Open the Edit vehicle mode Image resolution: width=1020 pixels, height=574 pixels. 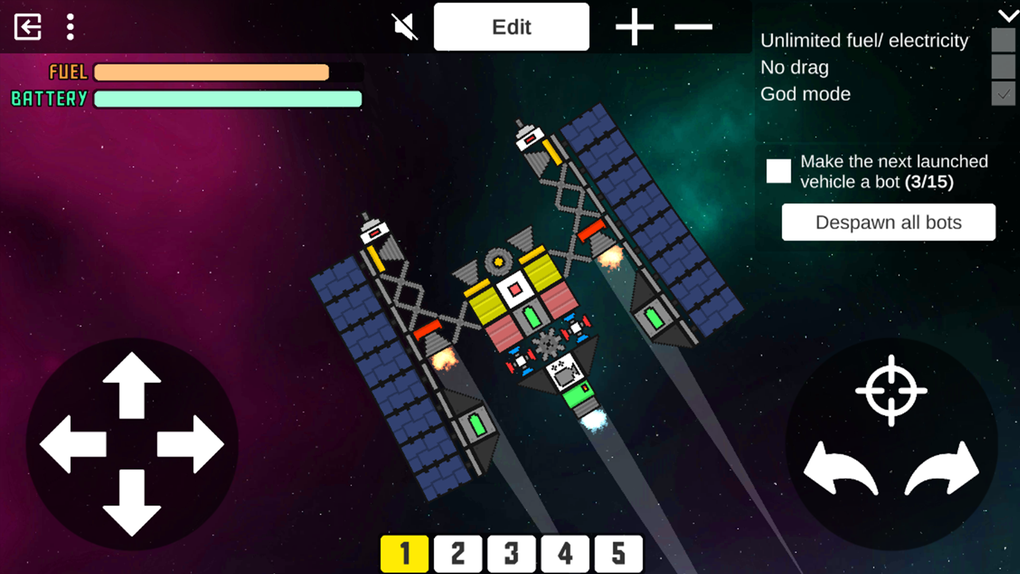[x=511, y=27]
